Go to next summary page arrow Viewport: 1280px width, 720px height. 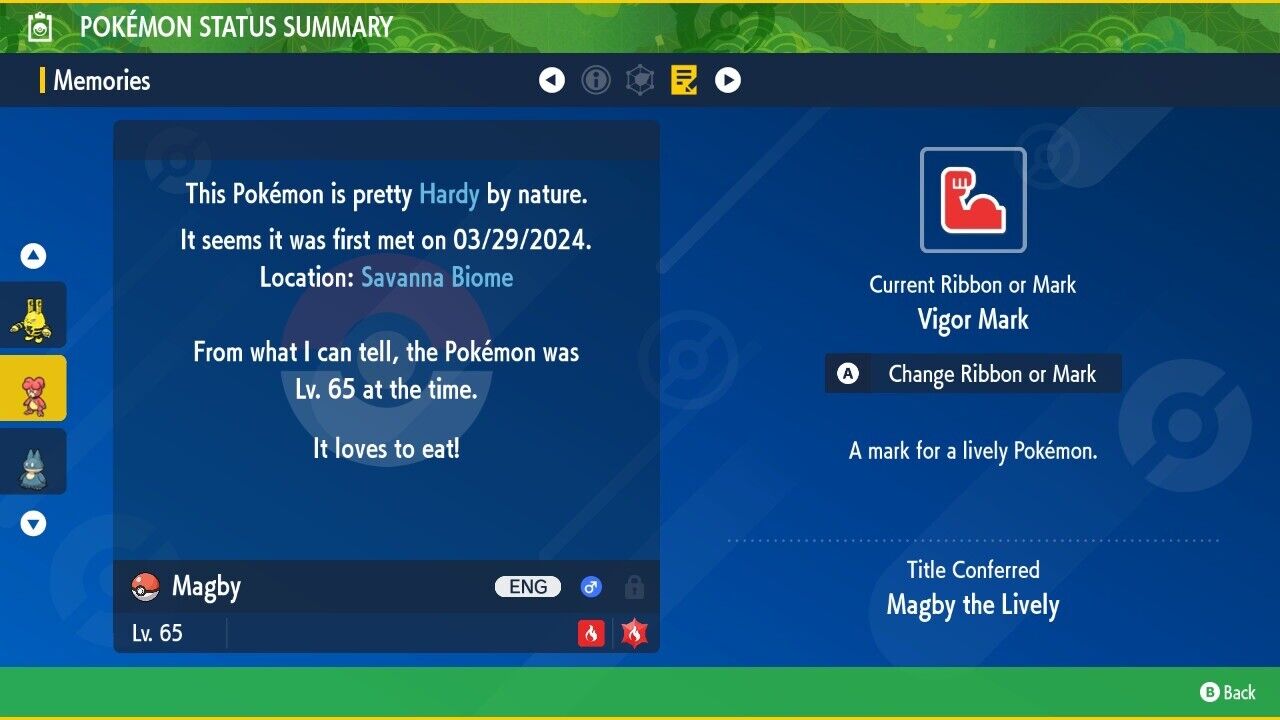(x=728, y=80)
